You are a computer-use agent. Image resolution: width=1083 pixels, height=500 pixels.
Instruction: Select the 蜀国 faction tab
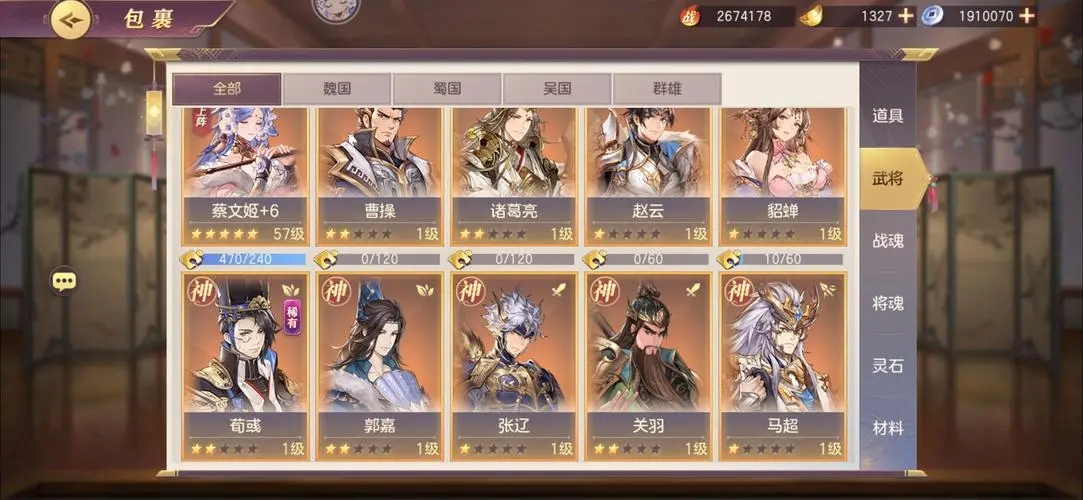447,89
